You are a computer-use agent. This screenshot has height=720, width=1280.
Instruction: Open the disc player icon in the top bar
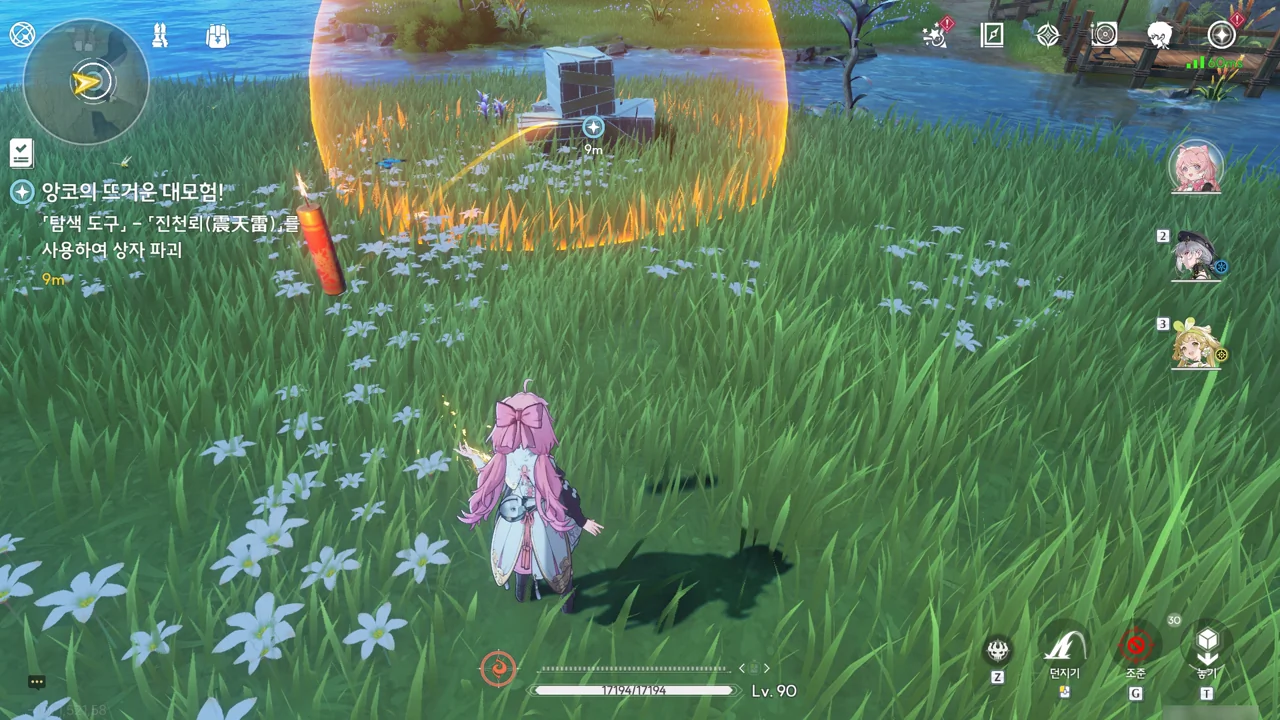[x=1103, y=35]
